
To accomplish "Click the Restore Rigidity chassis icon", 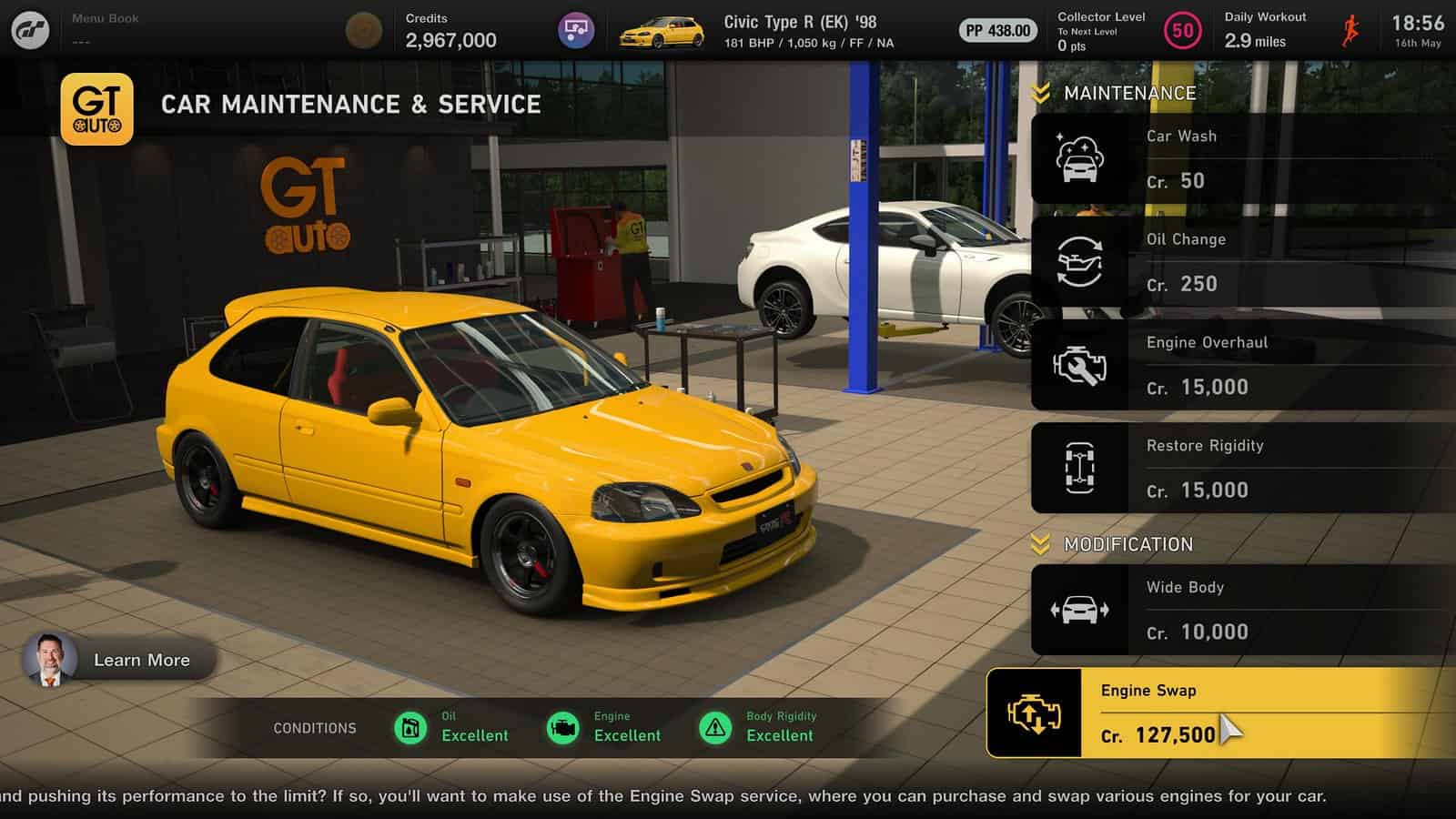I will click(x=1078, y=467).
